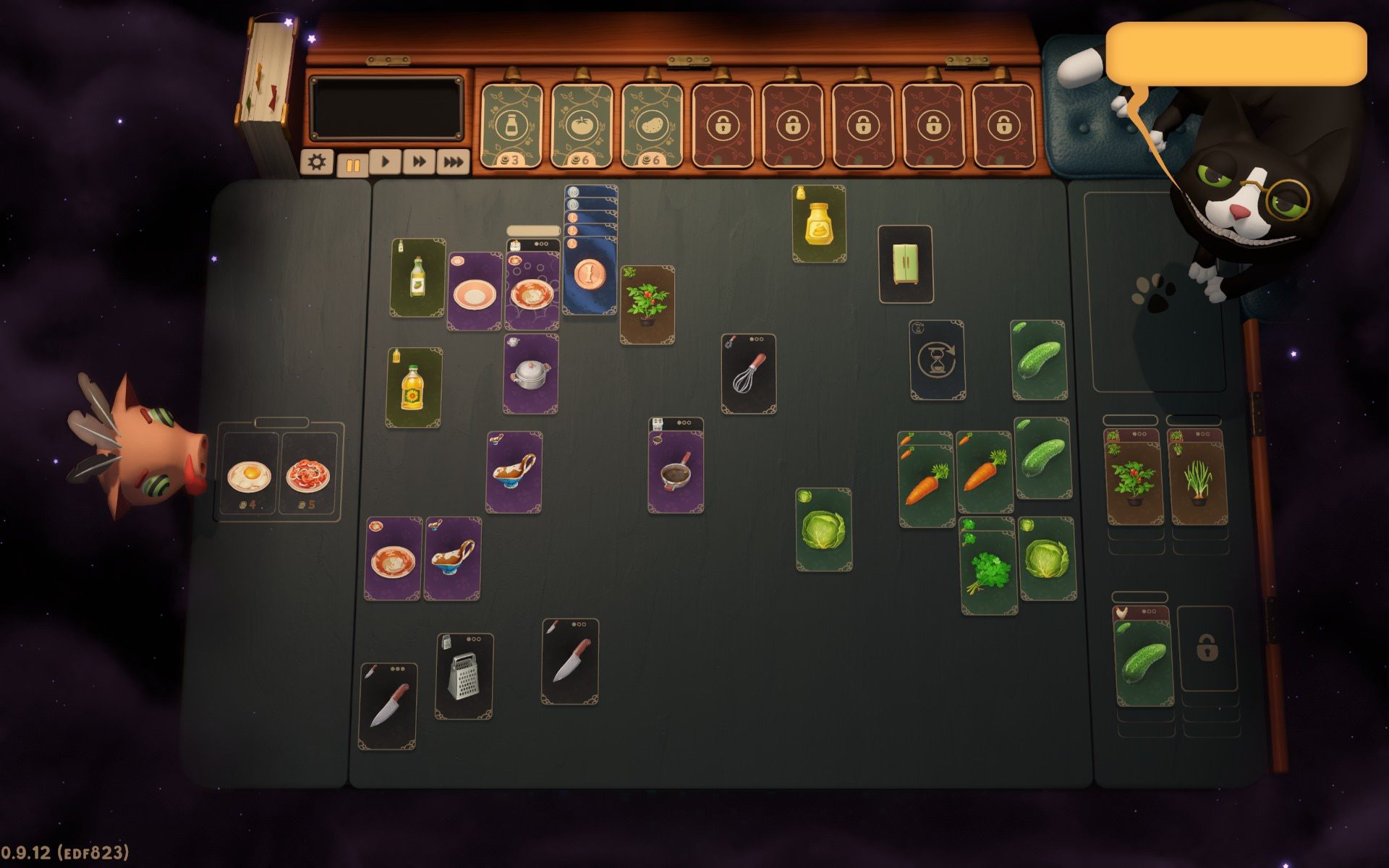Select the cooking pot card

tap(531, 375)
